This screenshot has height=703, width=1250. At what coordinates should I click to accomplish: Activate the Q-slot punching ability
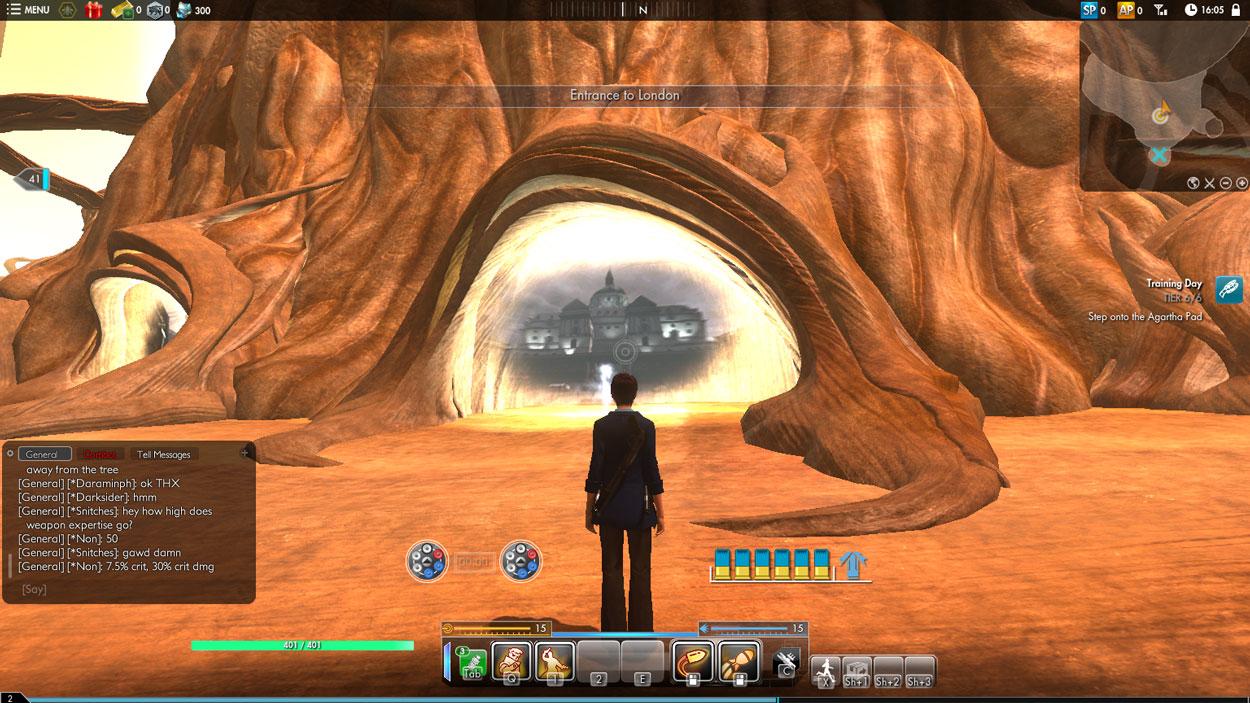(x=511, y=662)
